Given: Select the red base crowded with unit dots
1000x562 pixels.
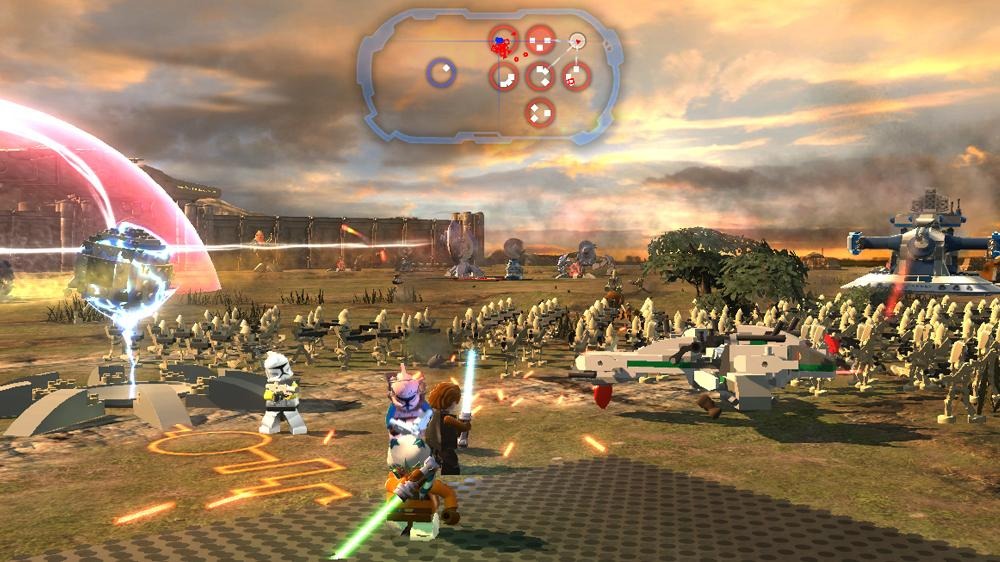Looking at the screenshot, I should [x=504, y=41].
